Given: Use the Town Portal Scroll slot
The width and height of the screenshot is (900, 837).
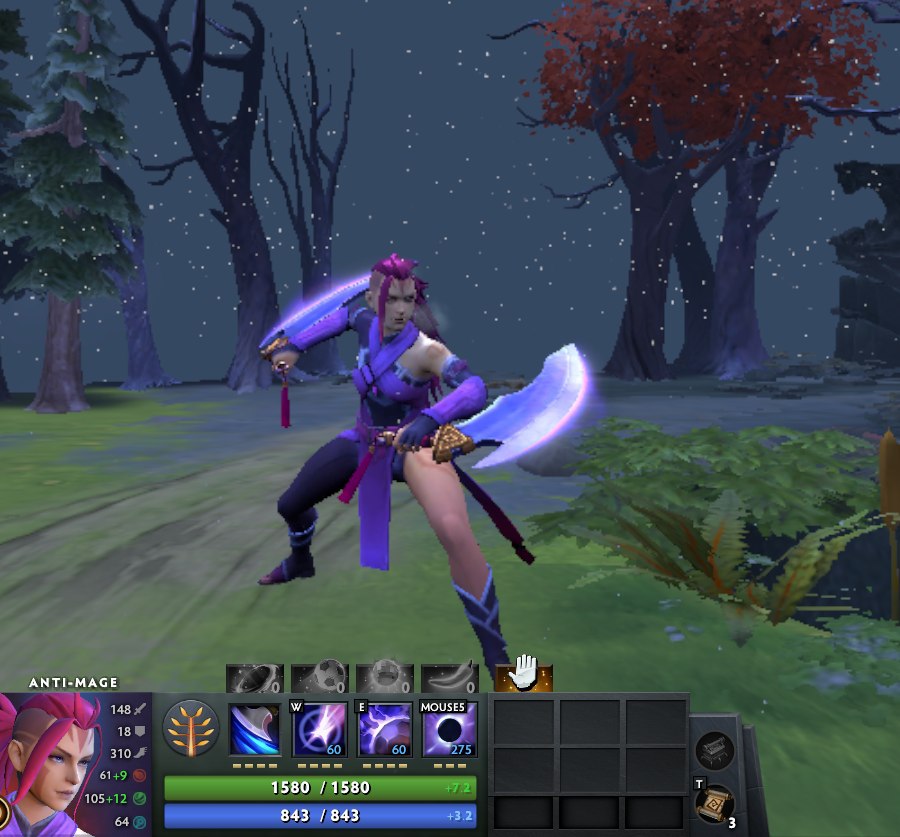Looking at the screenshot, I should point(715,801).
